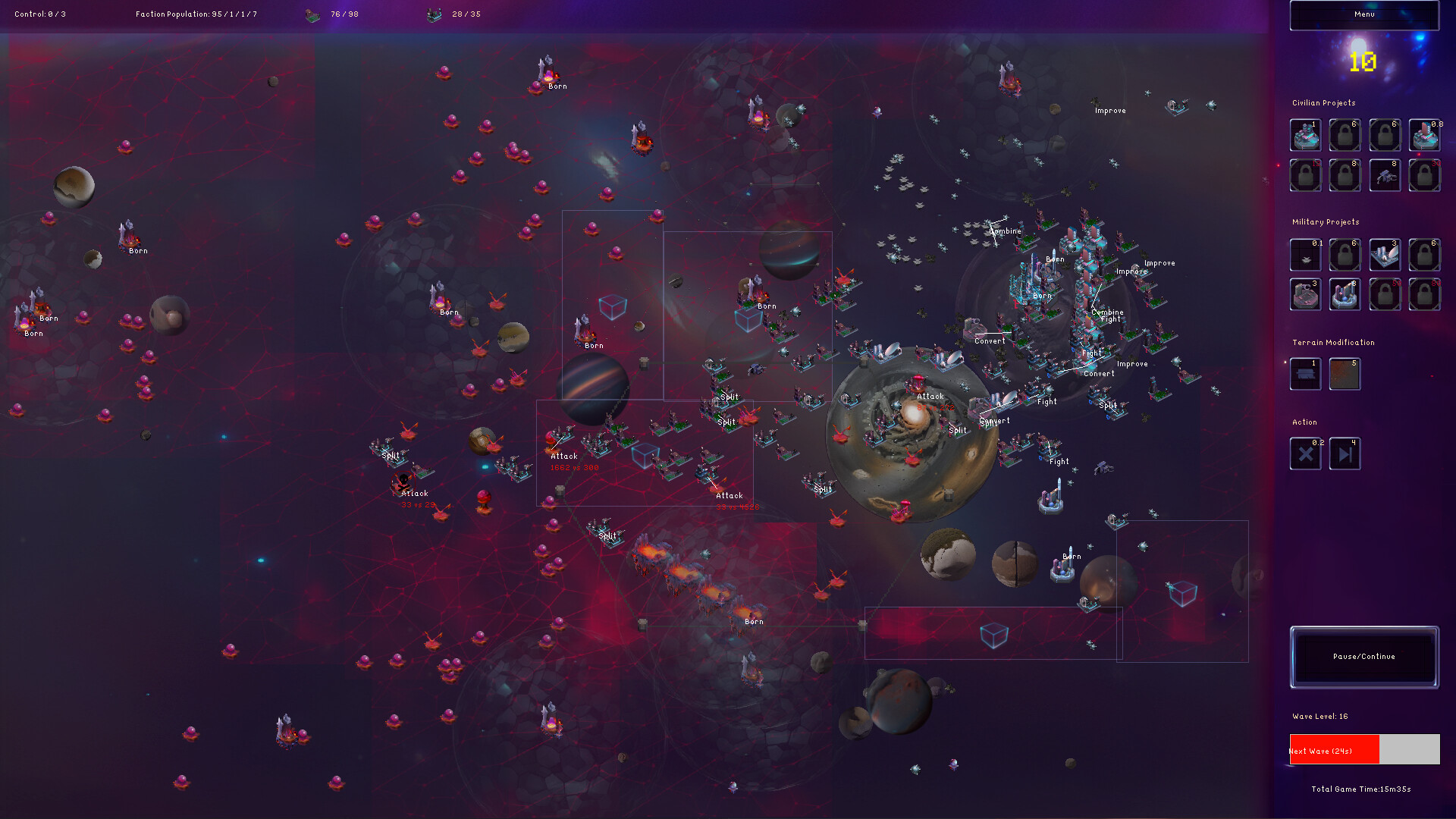Select the first Civilian Projects building icon
This screenshot has height=819, width=1456.
click(1305, 135)
